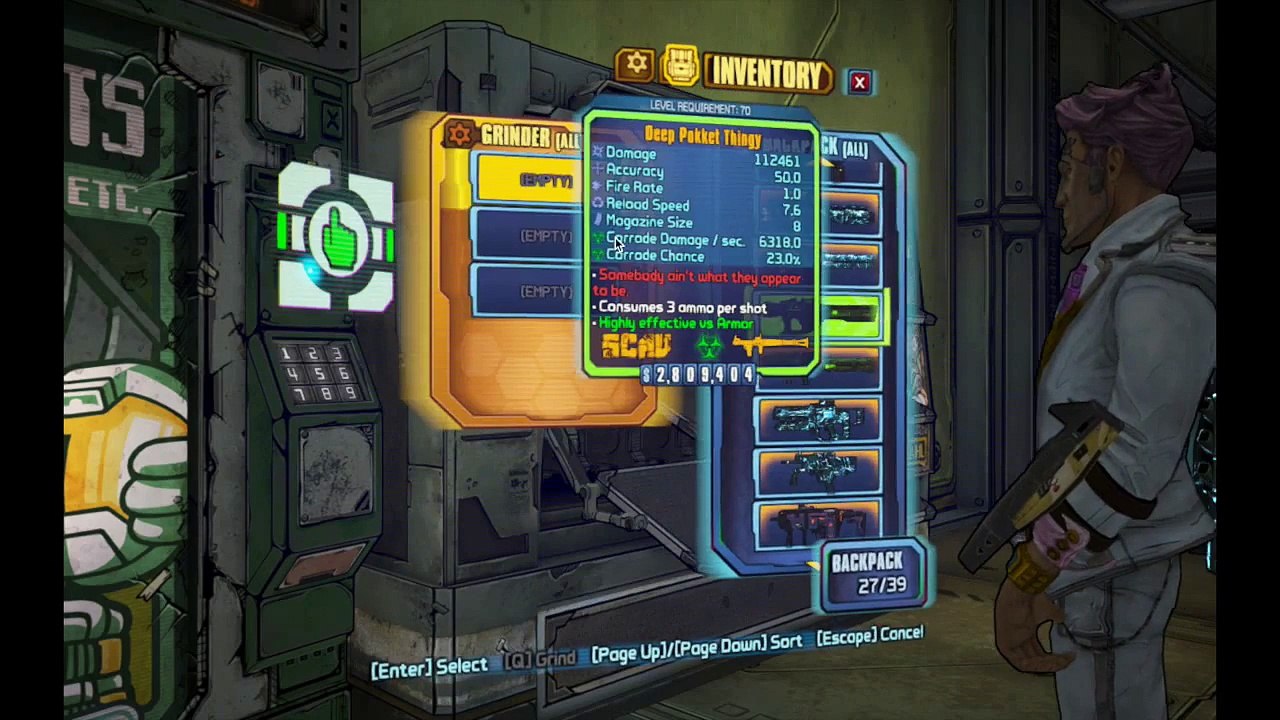Viewport: 1280px width, 720px height.
Task: Pick the red-tinted SMG in the backpack
Action: click(818, 521)
